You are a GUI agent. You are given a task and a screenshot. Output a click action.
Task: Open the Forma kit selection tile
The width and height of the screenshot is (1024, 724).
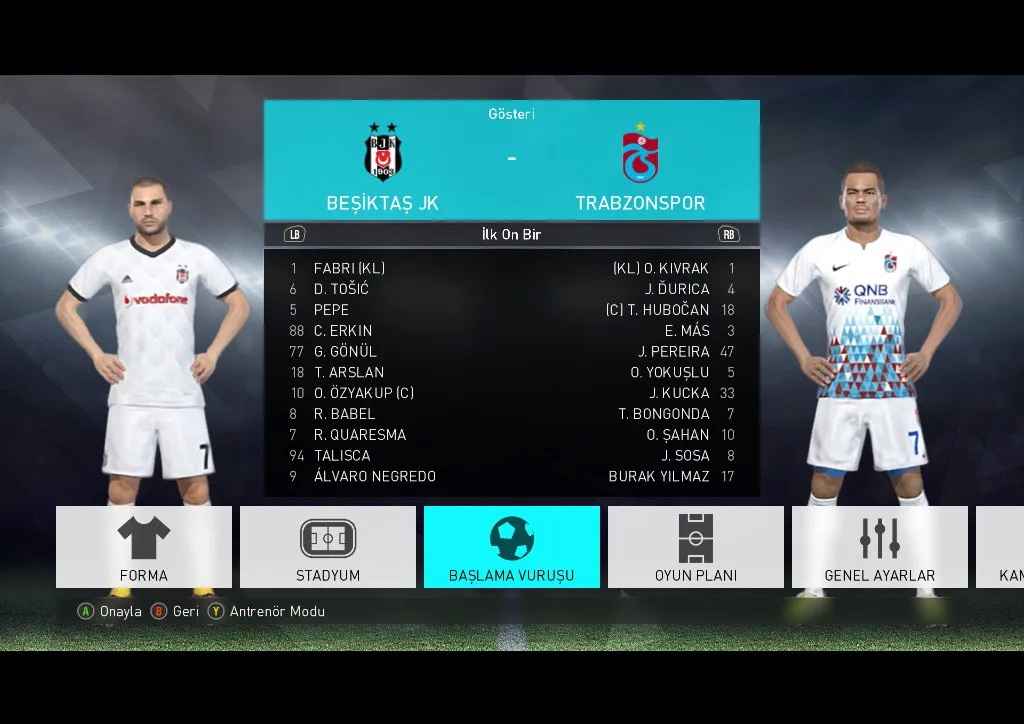pyautogui.click(x=144, y=546)
